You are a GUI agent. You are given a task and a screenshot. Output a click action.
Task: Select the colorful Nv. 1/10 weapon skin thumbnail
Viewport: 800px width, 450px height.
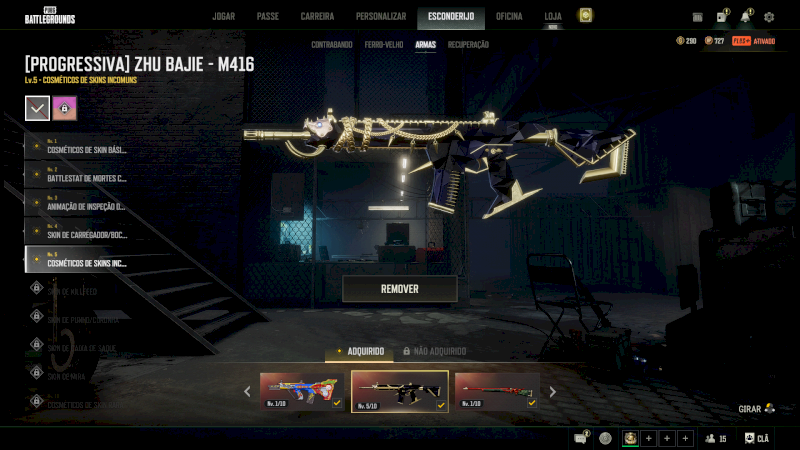click(302, 391)
